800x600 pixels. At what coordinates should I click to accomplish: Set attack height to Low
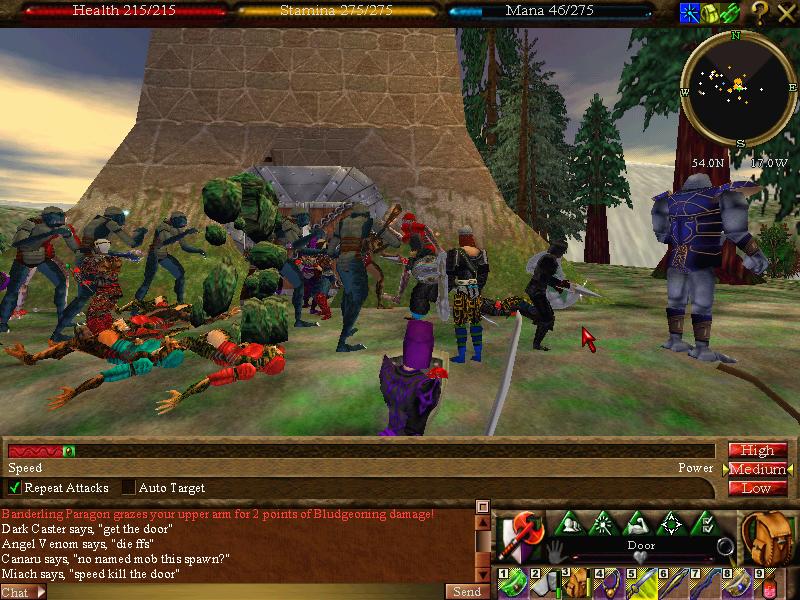(757, 488)
